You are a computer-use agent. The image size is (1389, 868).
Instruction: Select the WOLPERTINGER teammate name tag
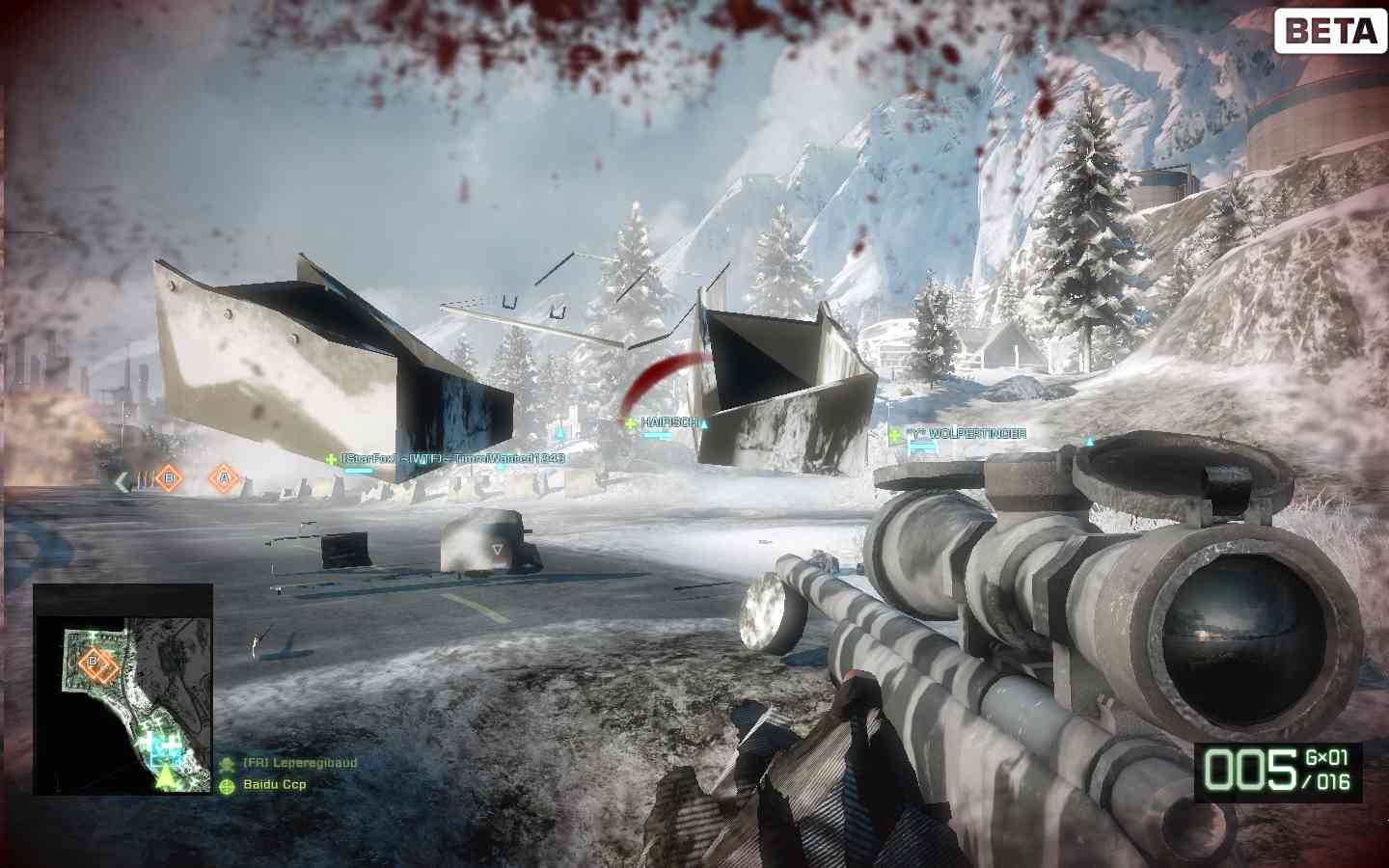coord(964,434)
